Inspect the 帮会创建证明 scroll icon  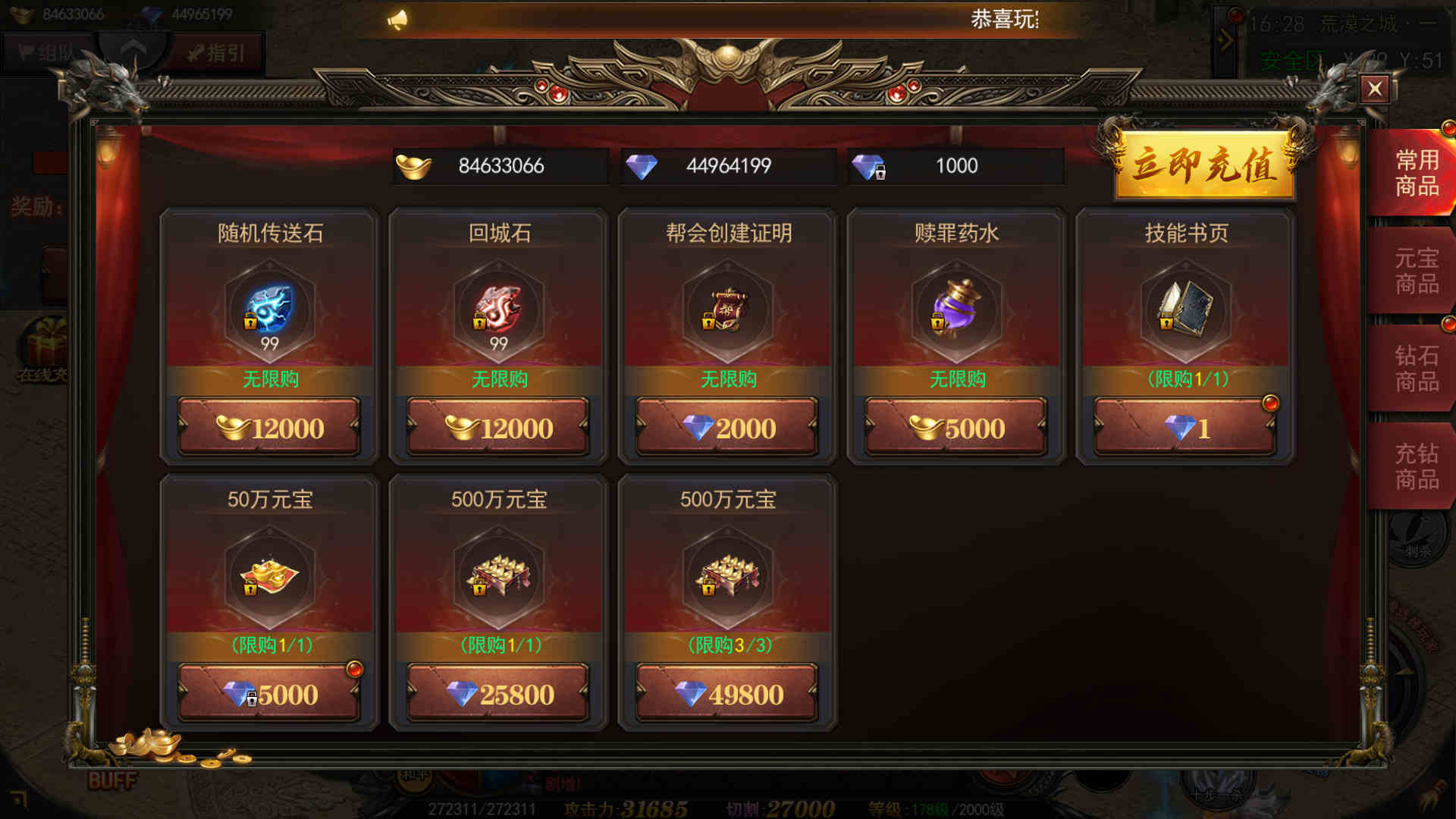727,309
